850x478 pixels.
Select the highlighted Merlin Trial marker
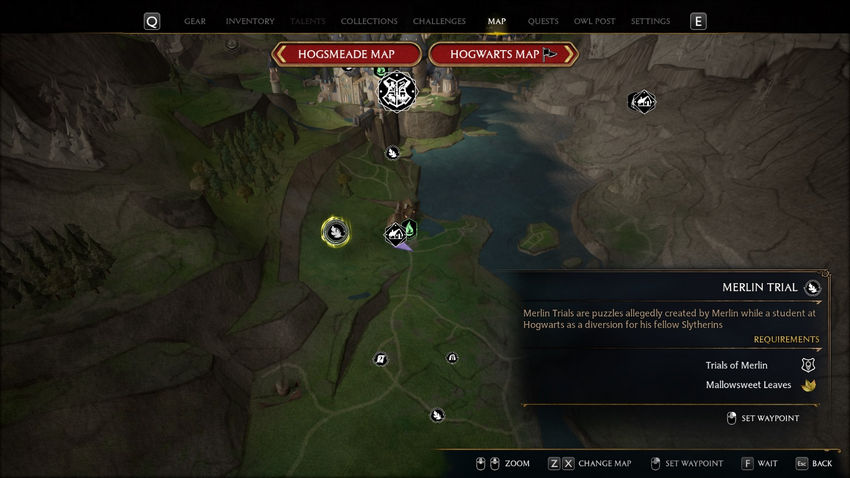click(336, 232)
